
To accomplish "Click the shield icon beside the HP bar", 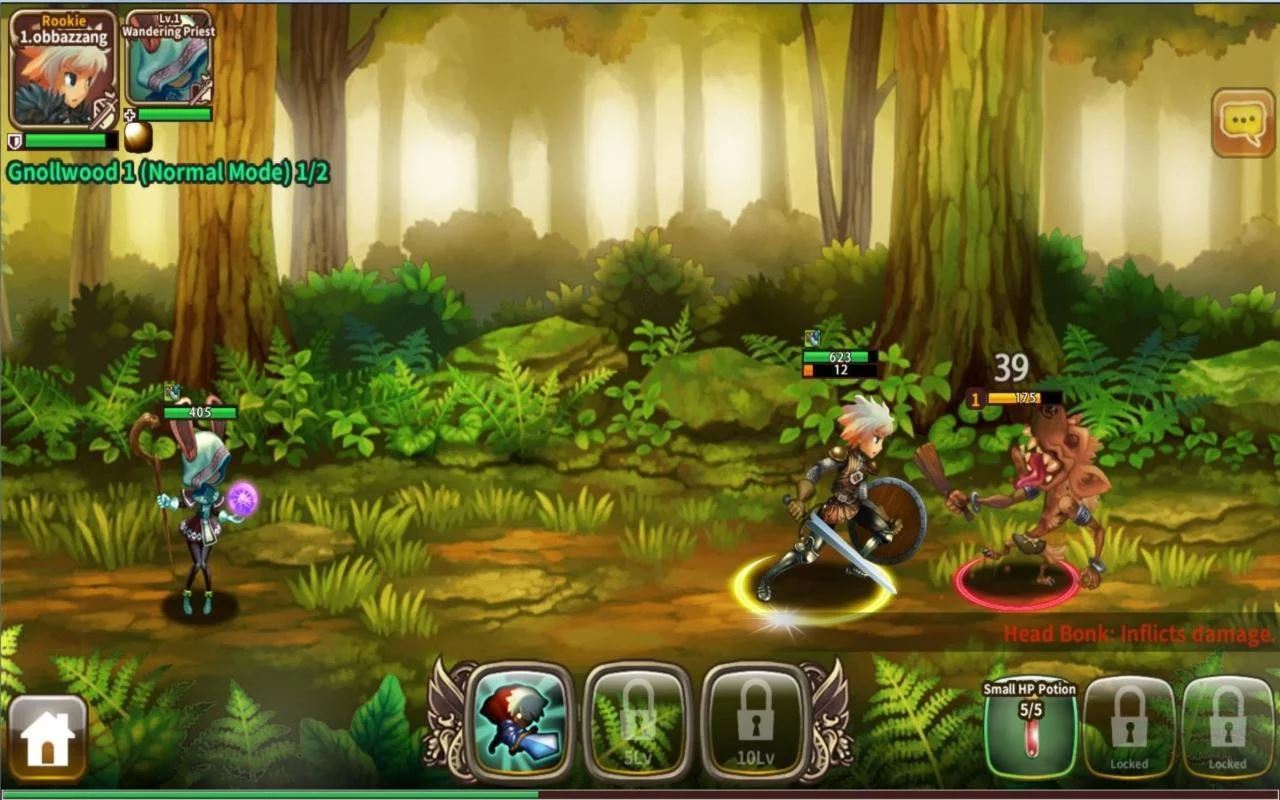I will click(x=15, y=140).
